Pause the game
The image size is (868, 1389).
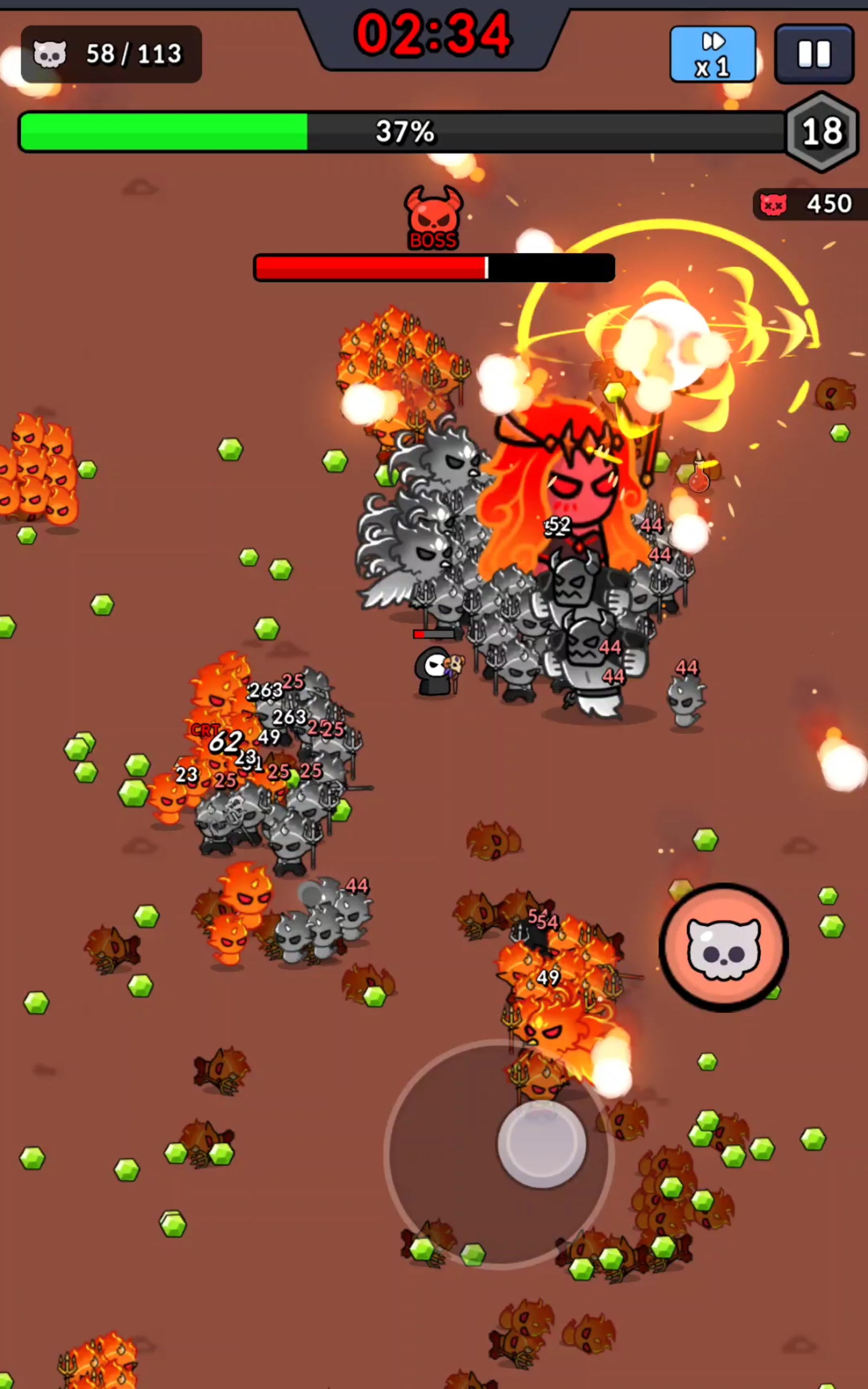coord(813,54)
